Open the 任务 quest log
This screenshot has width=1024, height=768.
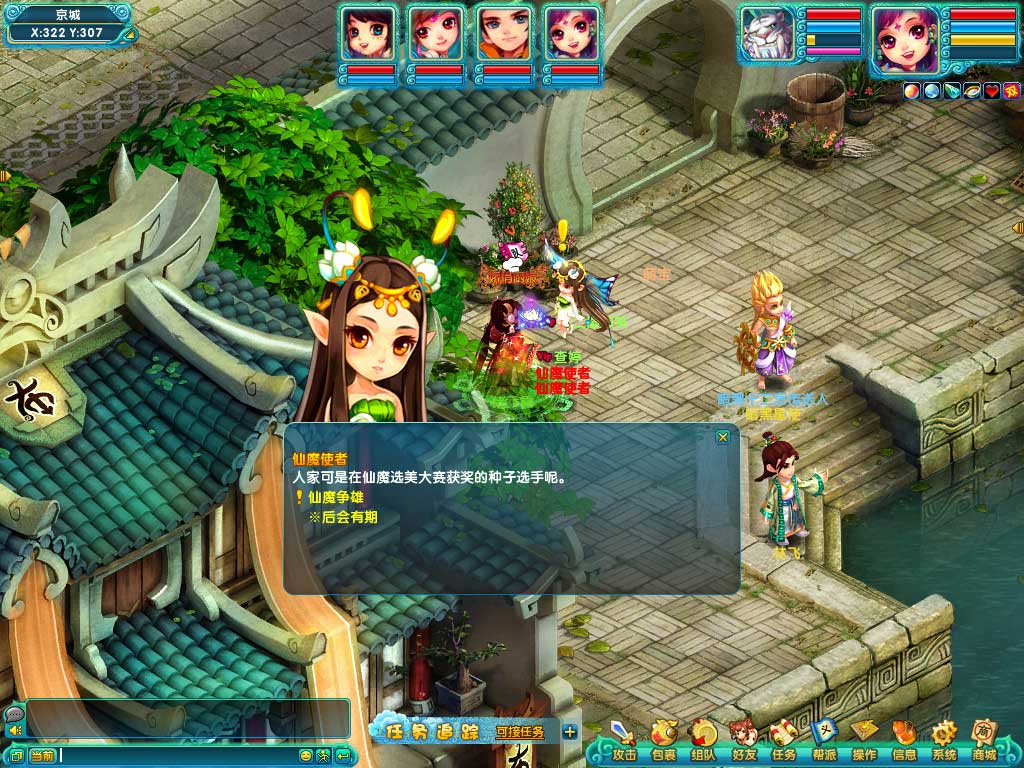click(784, 741)
